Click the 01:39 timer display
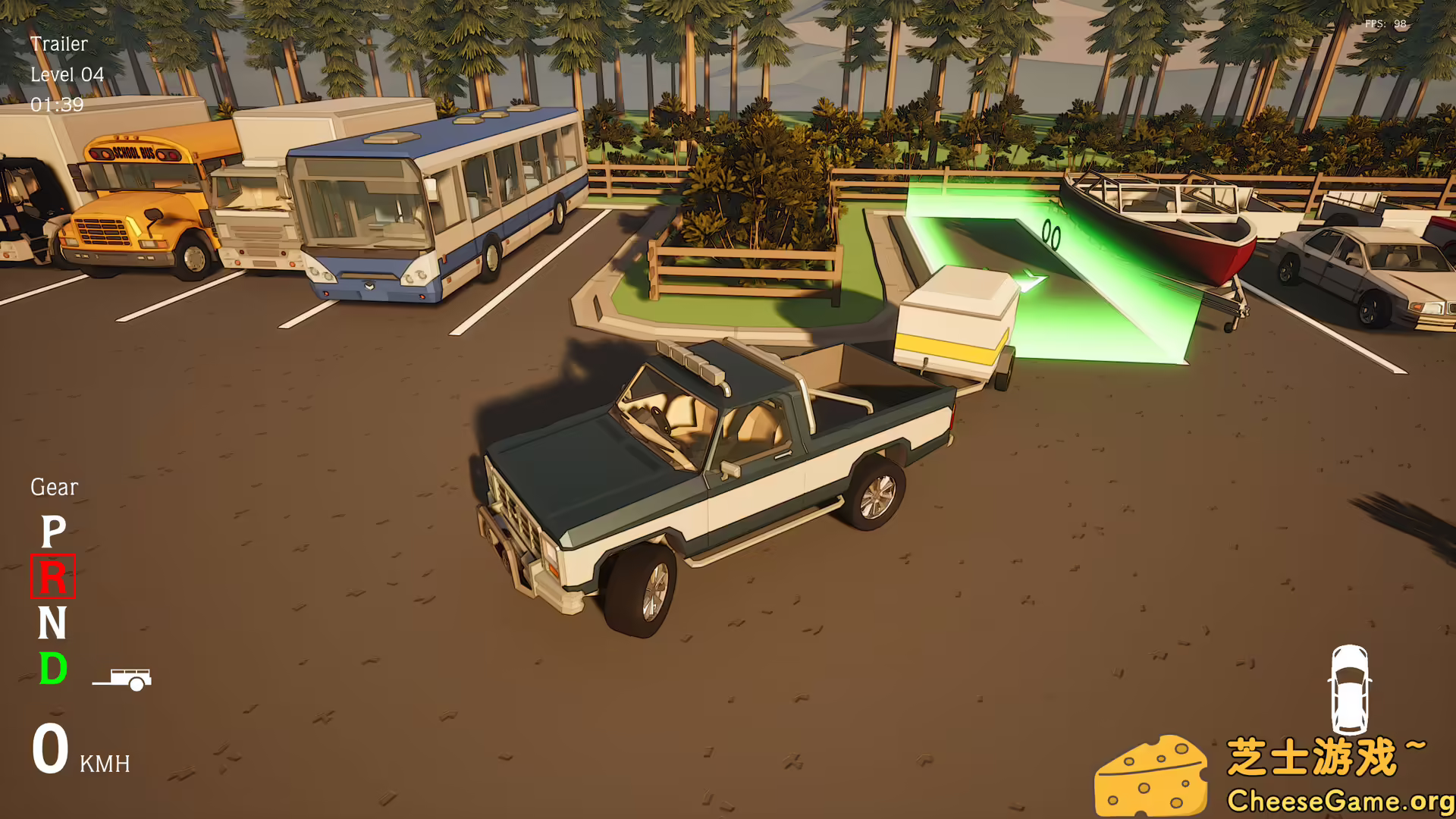1456x819 pixels. (x=57, y=105)
